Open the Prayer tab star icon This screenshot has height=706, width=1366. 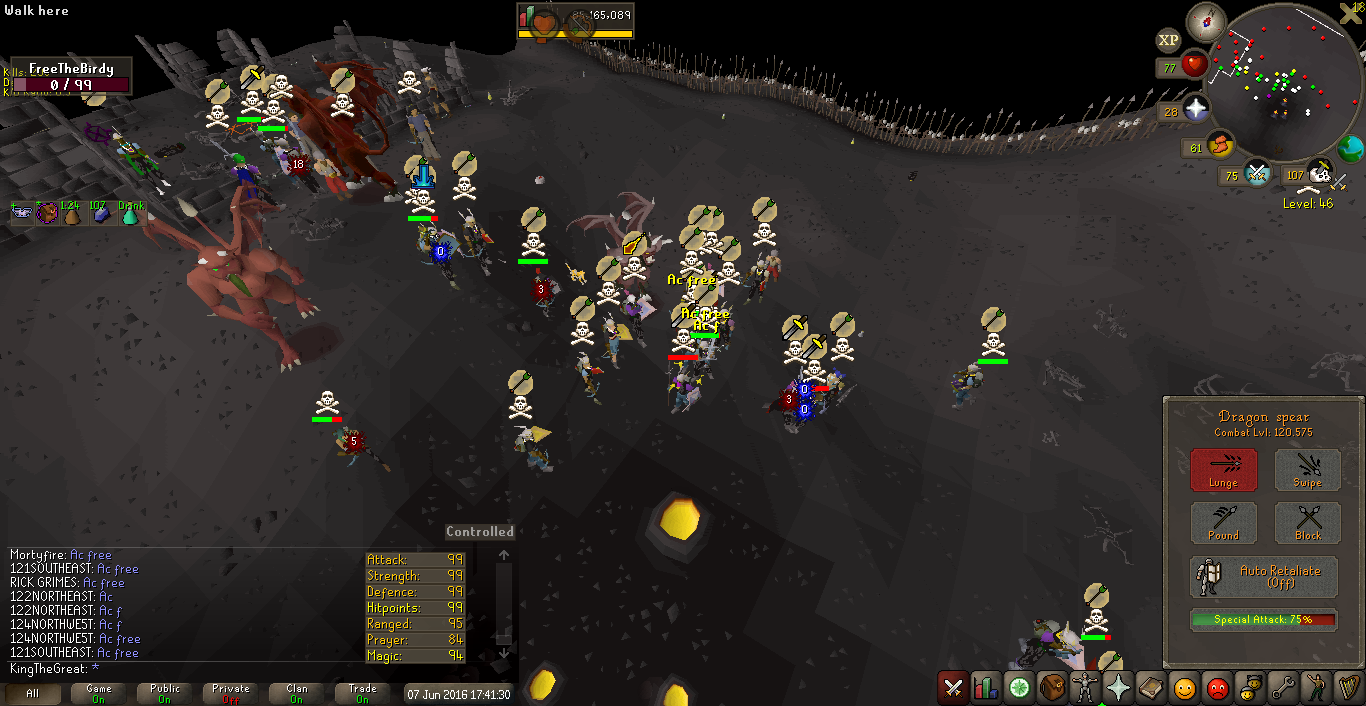(x=1118, y=688)
